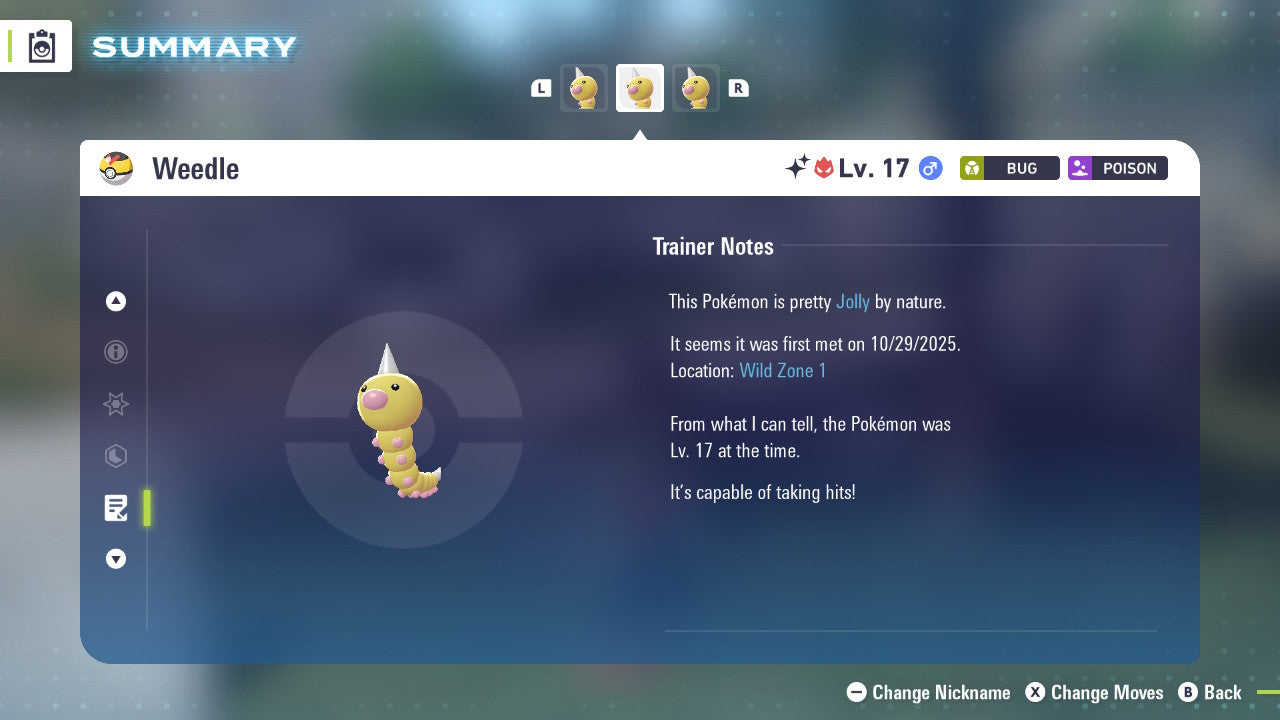
Task: Click the up arrow to previous page
Action: click(116, 301)
